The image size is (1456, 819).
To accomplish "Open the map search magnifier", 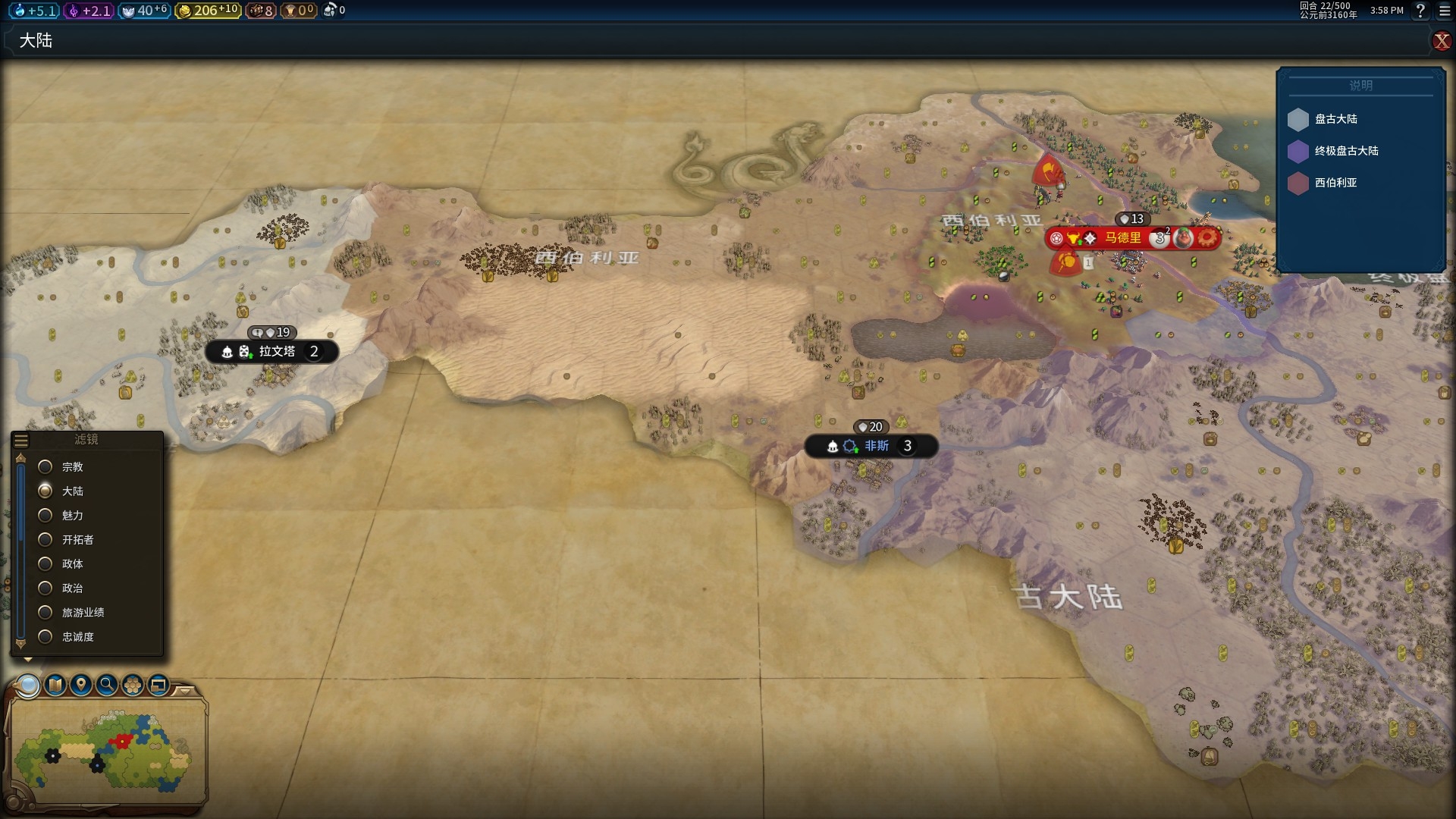I will point(107,686).
